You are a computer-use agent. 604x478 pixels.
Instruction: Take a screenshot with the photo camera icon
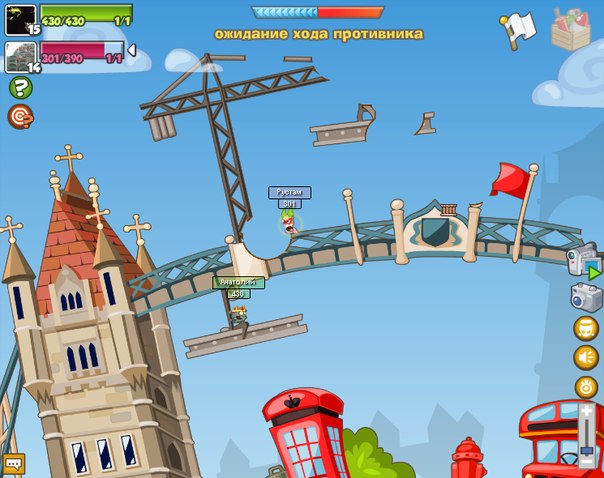point(585,296)
